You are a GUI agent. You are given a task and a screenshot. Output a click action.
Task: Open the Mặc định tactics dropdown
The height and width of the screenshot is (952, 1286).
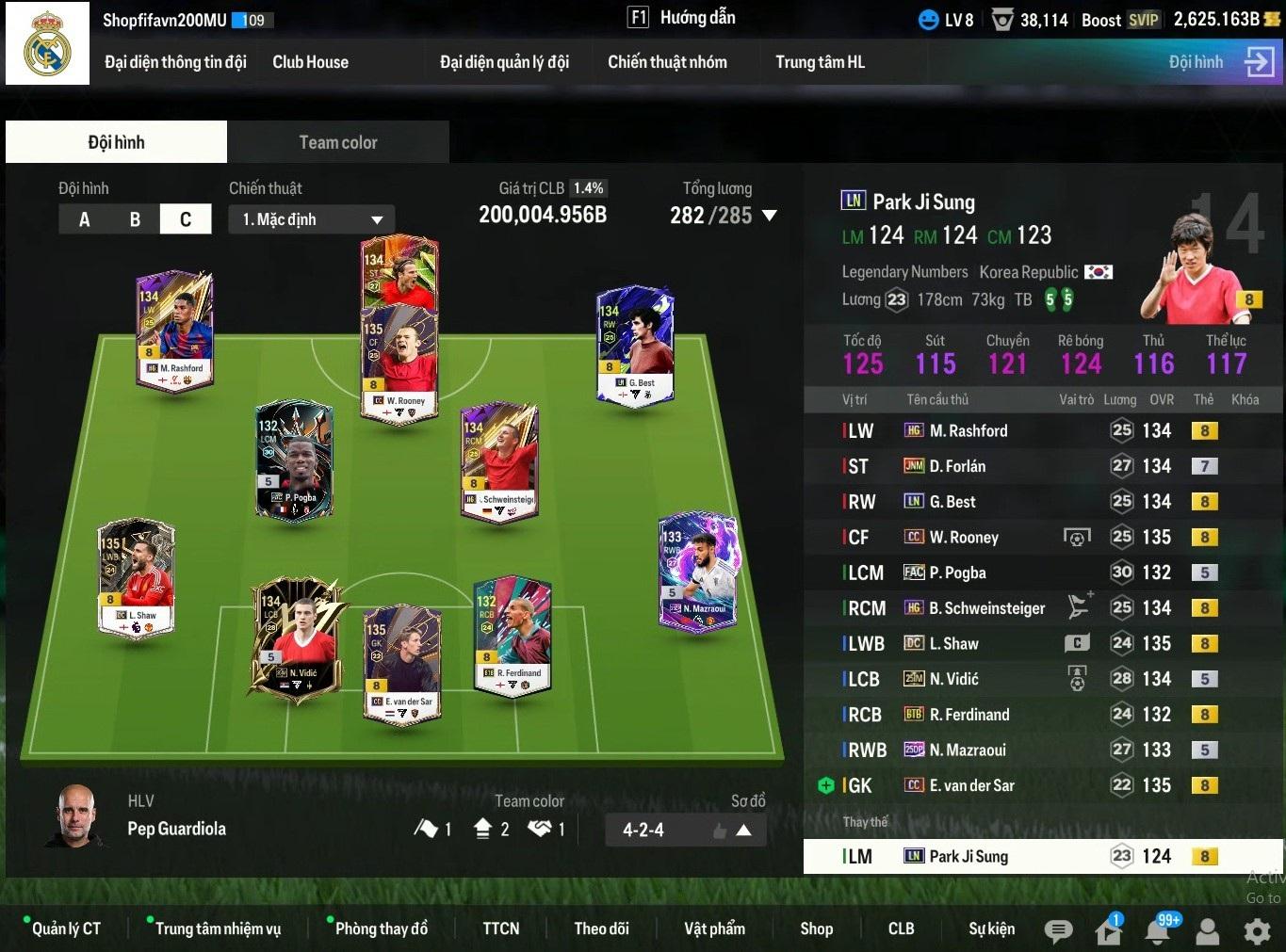click(x=312, y=219)
